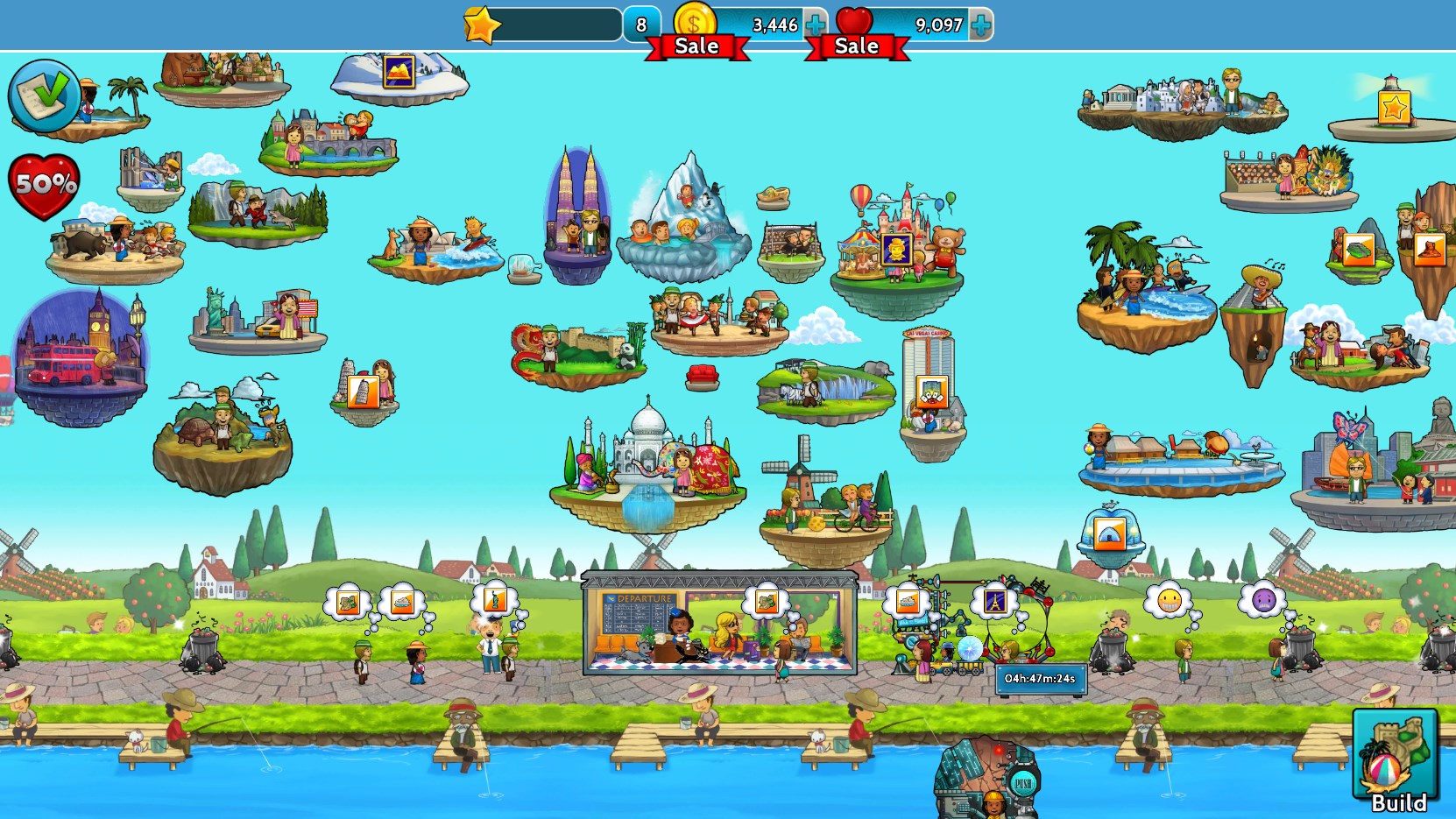This screenshot has height=819, width=1456.
Task: Collect the star icon on the lighthouse island
Action: pos(1393,107)
